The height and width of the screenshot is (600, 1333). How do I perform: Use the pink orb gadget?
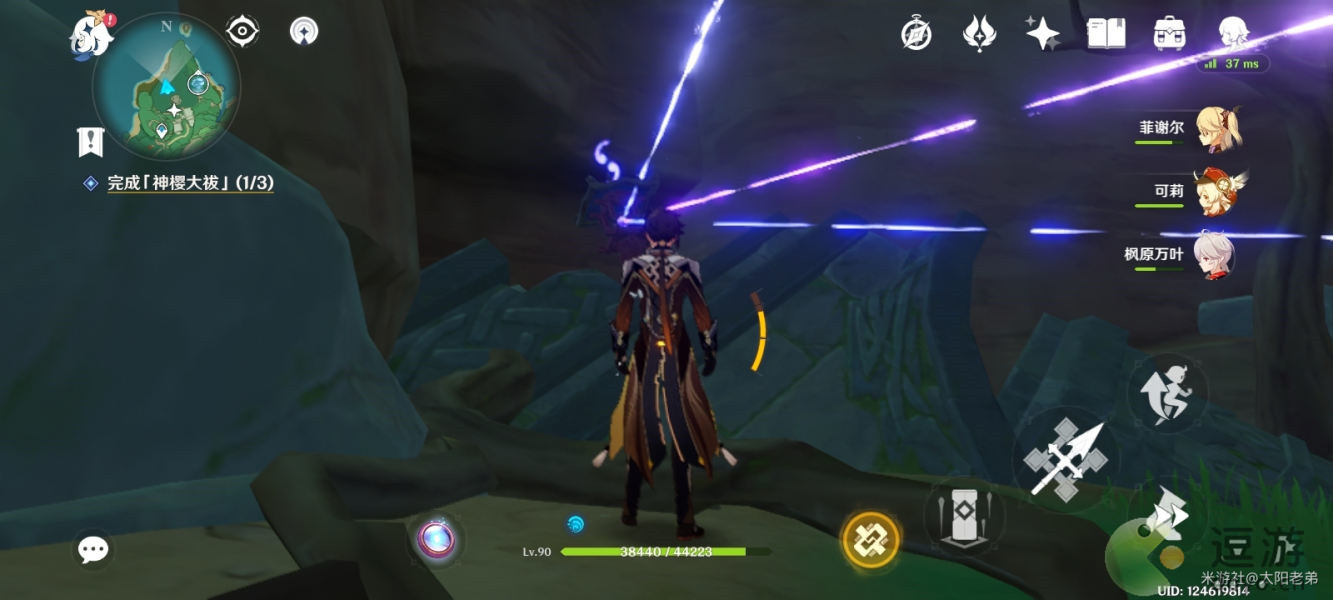[436, 540]
